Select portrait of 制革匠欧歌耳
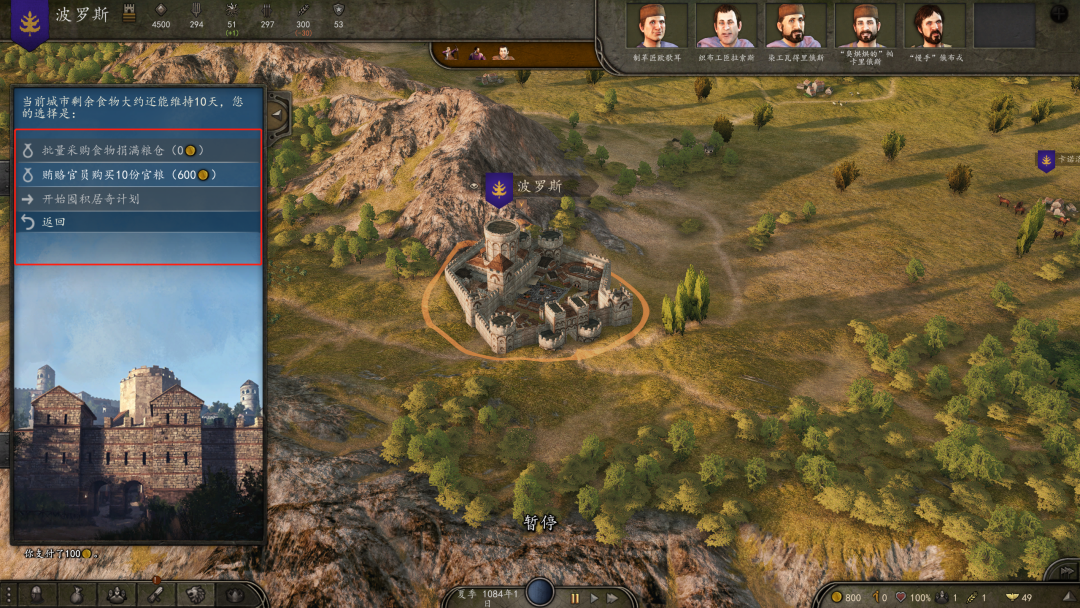The width and height of the screenshot is (1080, 608). (656, 26)
